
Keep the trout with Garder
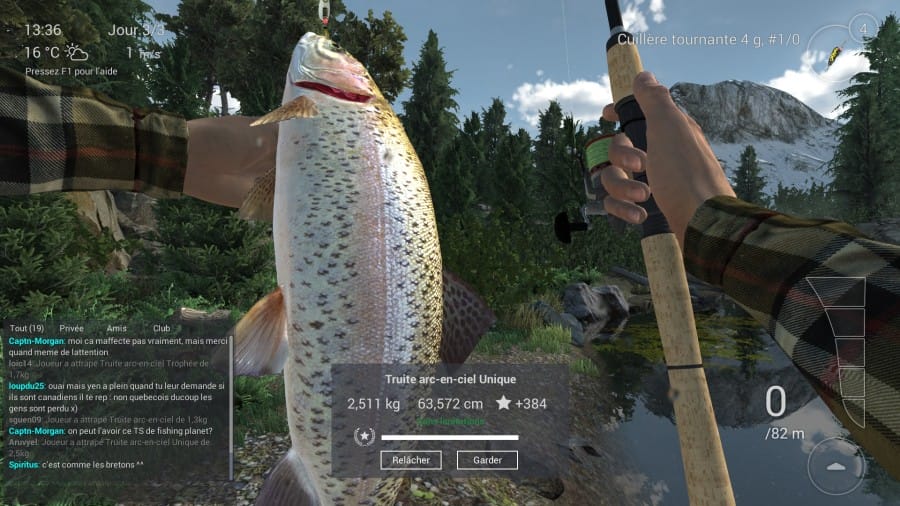pos(487,460)
